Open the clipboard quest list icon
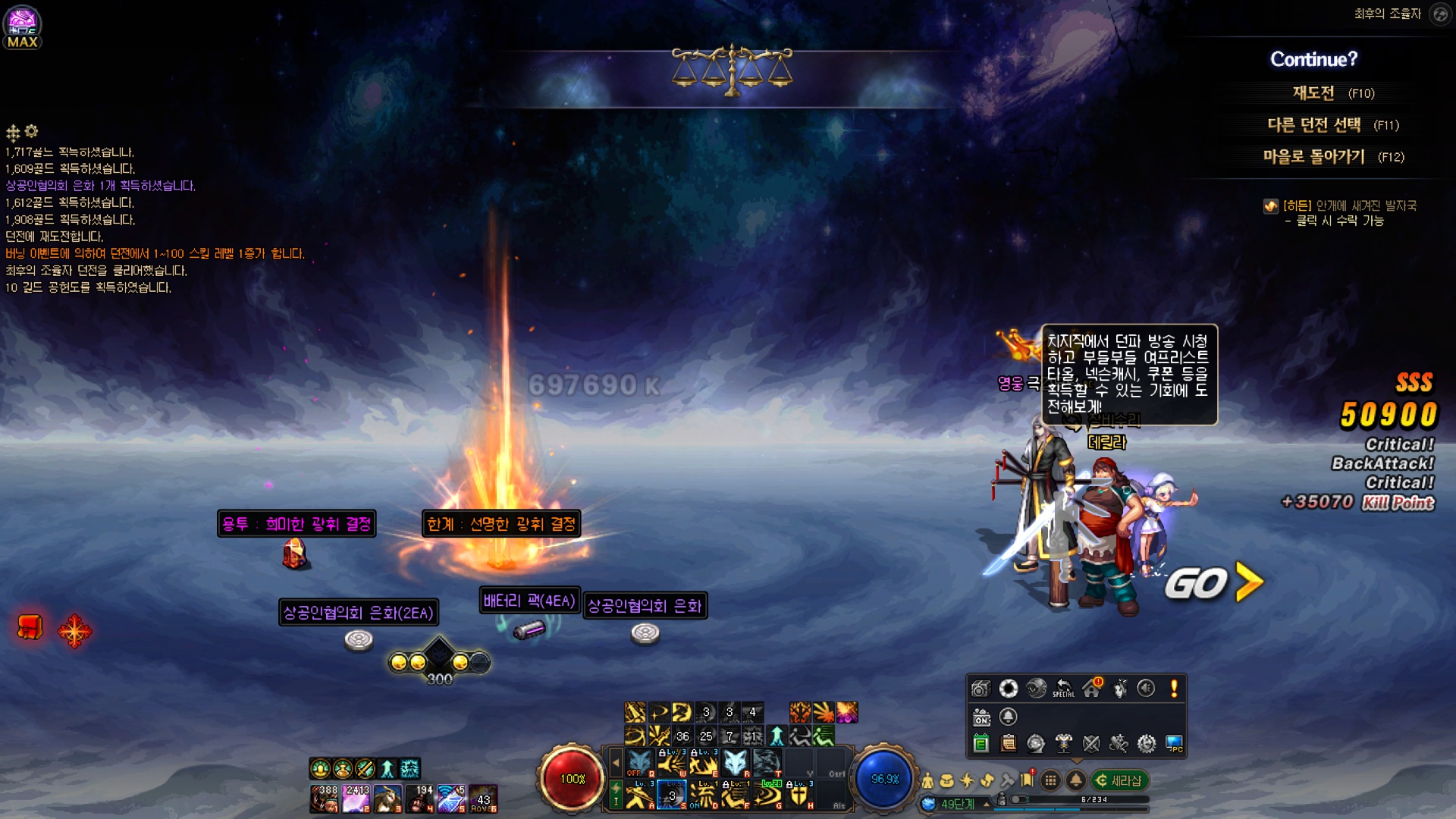This screenshot has height=819, width=1456. 1009,744
